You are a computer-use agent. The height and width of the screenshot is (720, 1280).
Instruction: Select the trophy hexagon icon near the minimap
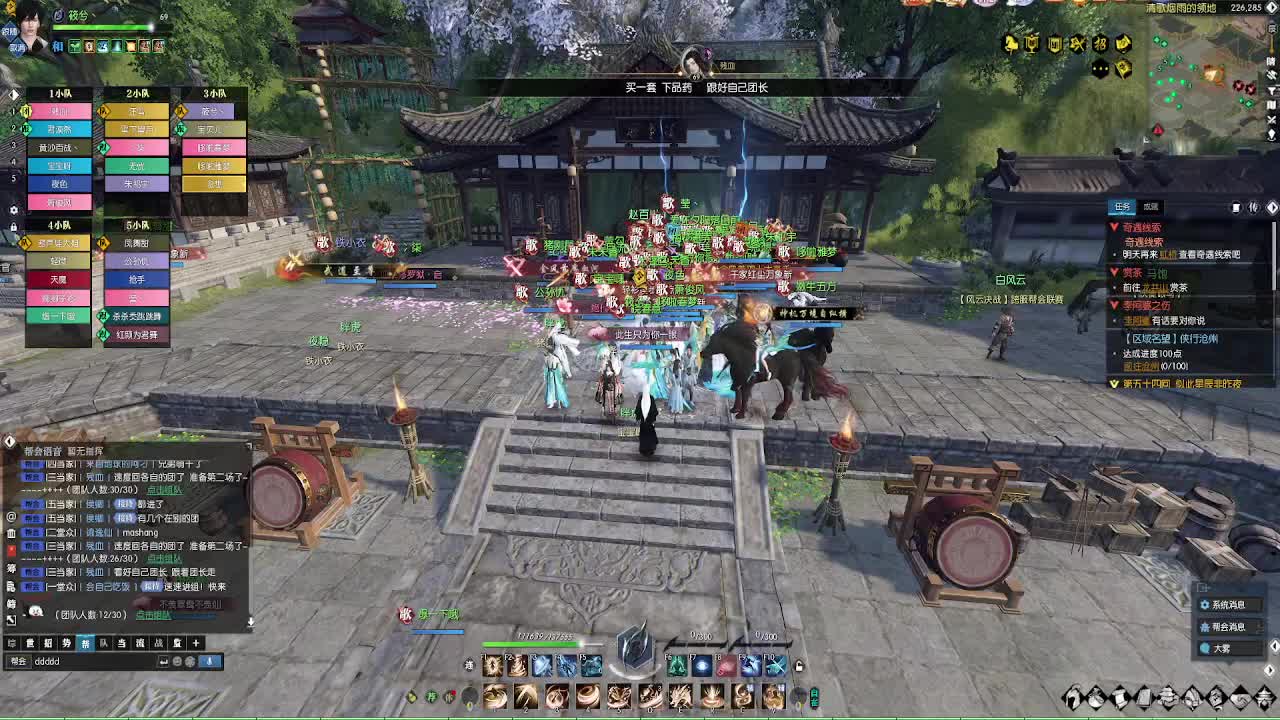click(x=1032, y=43)
